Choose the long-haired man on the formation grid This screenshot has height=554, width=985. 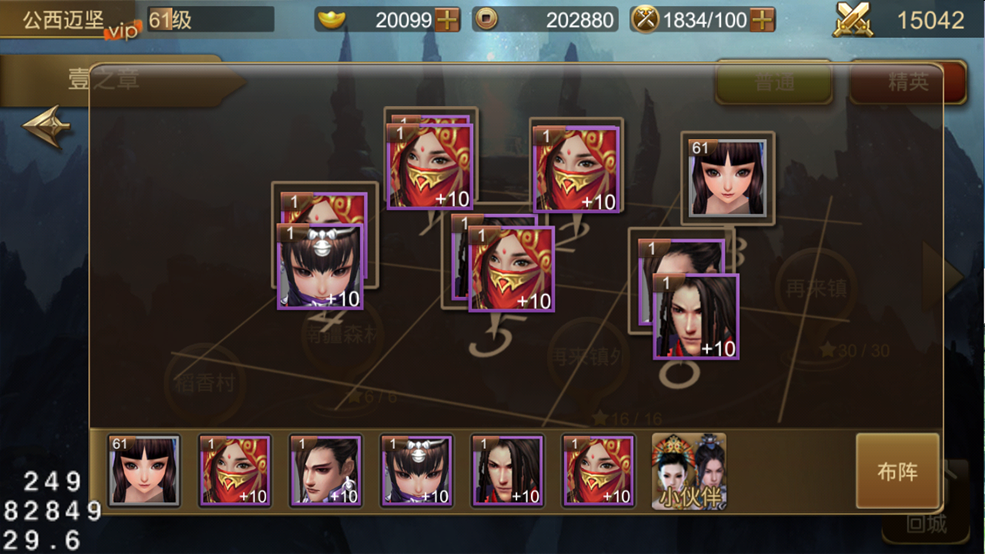coord(696,316)
